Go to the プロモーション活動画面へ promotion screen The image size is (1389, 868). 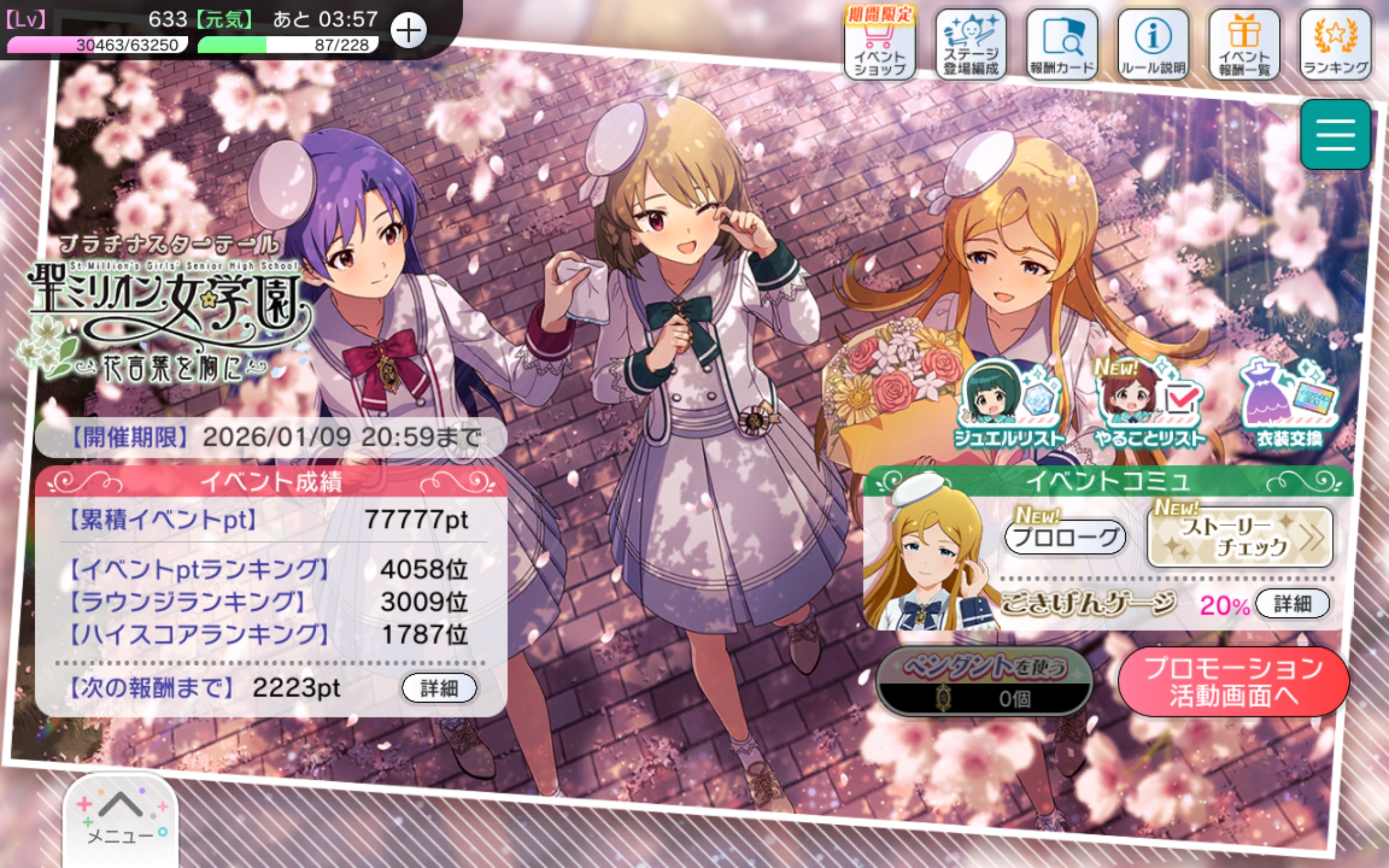[1233, 682]
